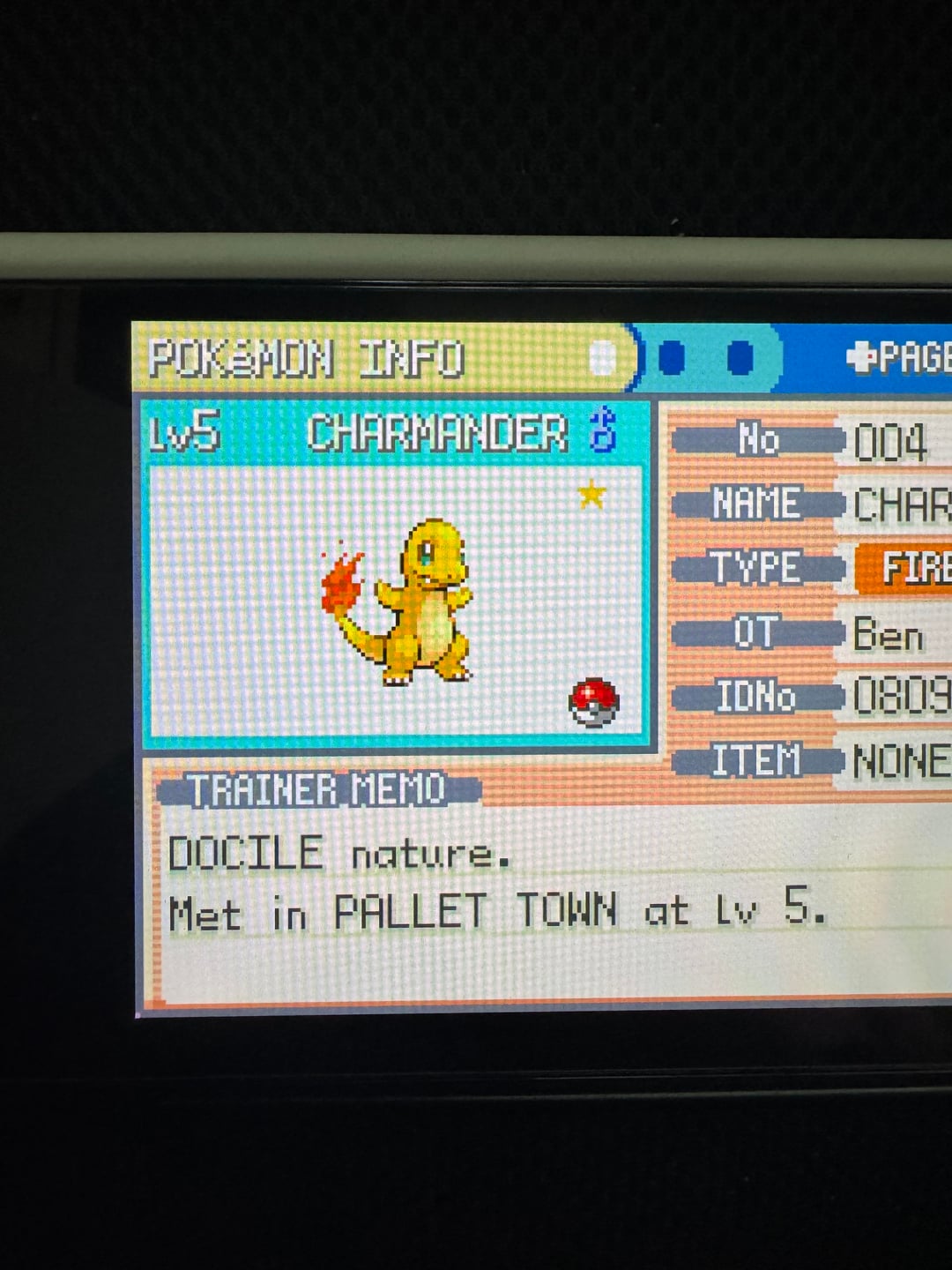Image resolution: width=952 pixels, height=1270 pixels.
Task: Click the yellow shiny star icon
Action: [x=591, y=494]
